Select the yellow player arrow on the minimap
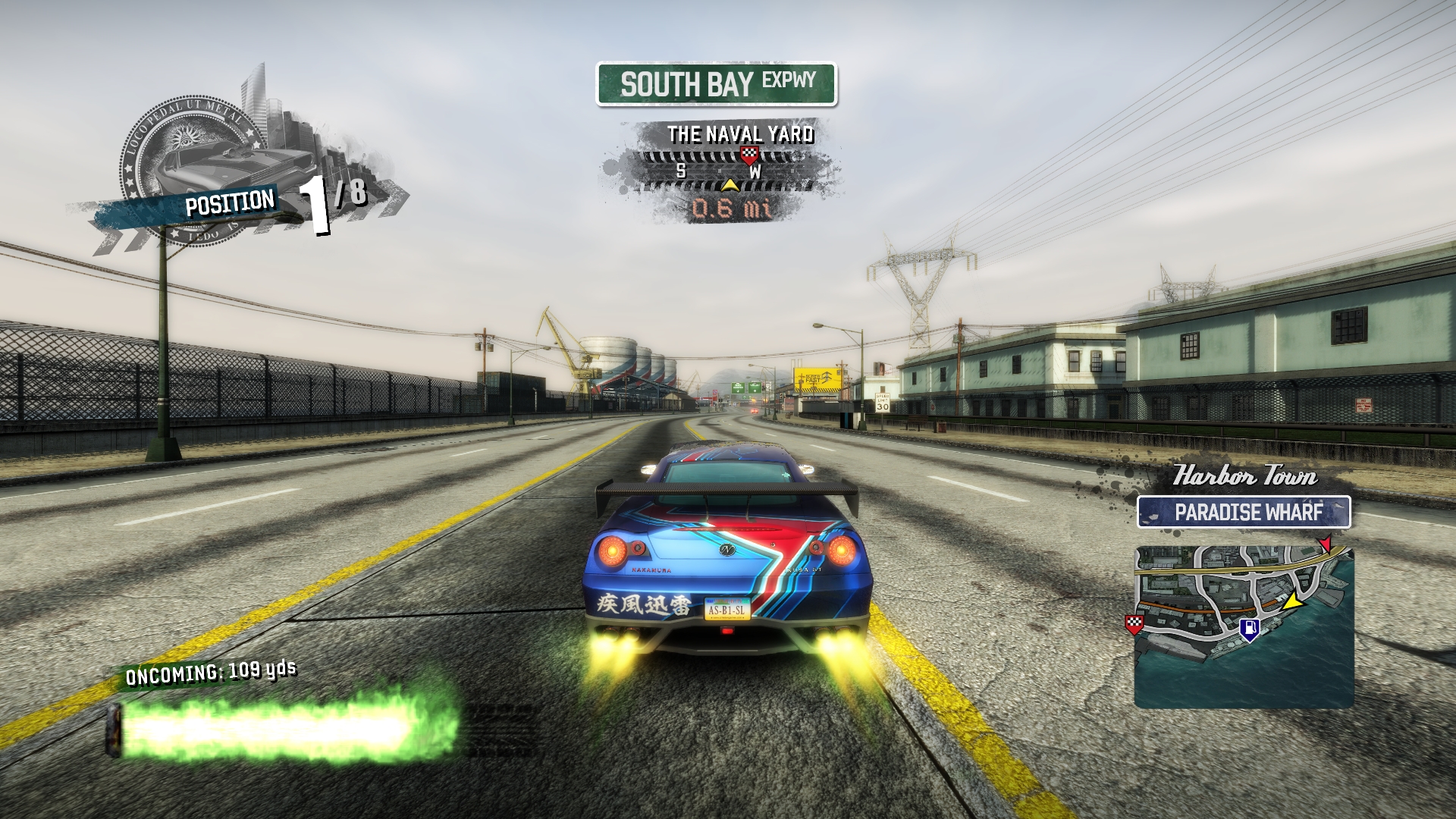Image resolution: width=1456 pixels, height=819 pixels. click(1293, 602)
